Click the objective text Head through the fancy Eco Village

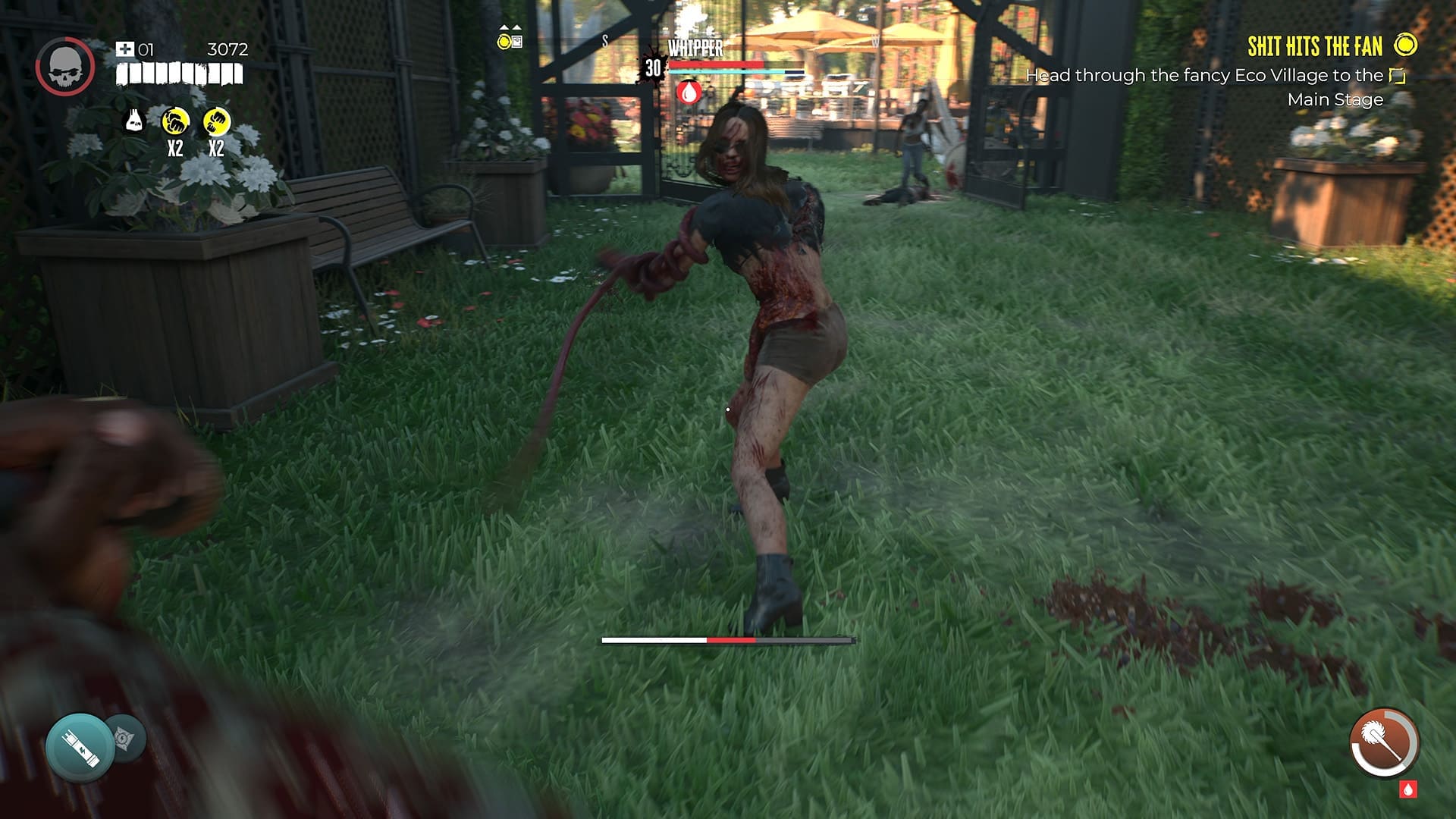(x=1200, y=76)
